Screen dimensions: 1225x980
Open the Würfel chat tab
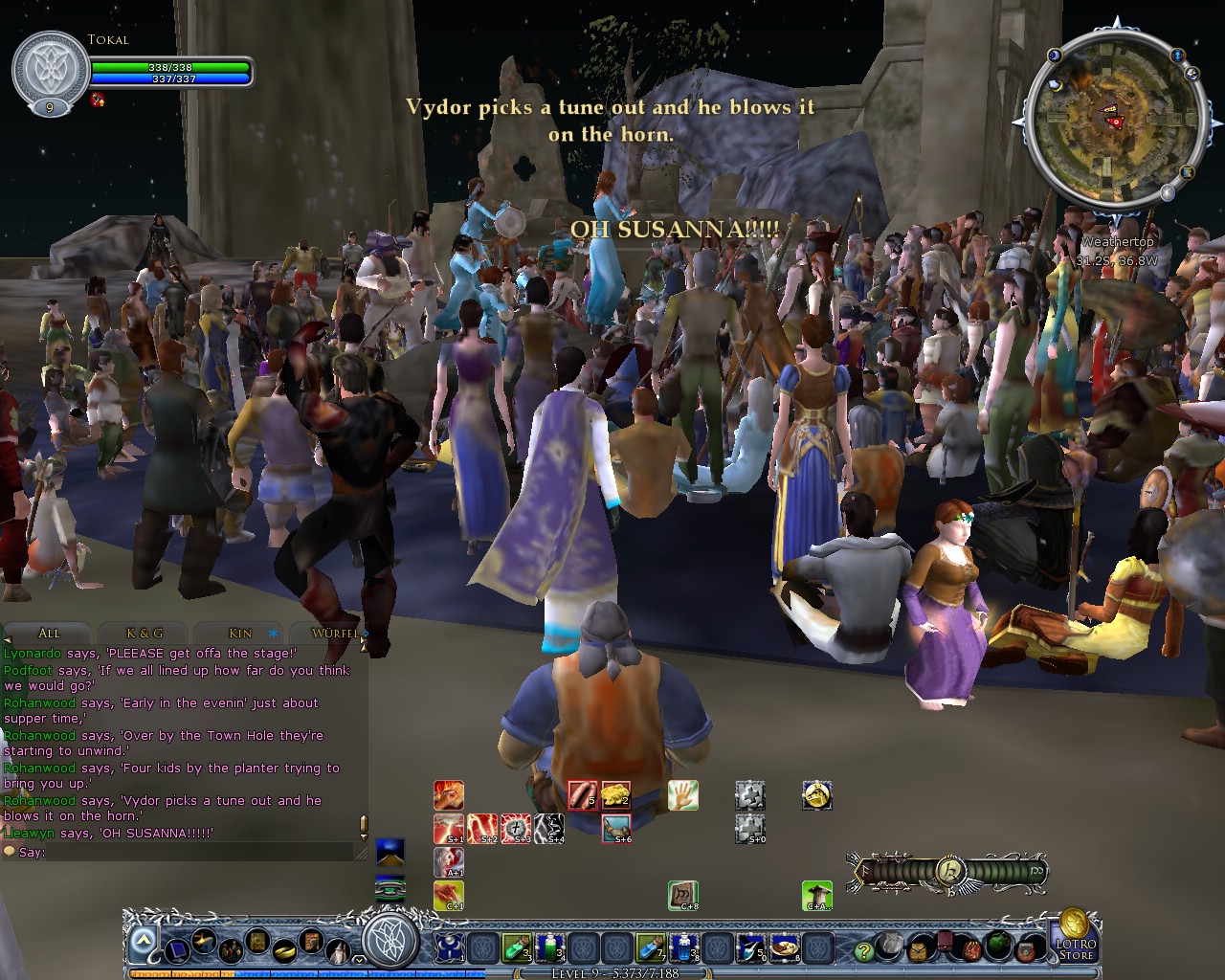click(334, 633)
